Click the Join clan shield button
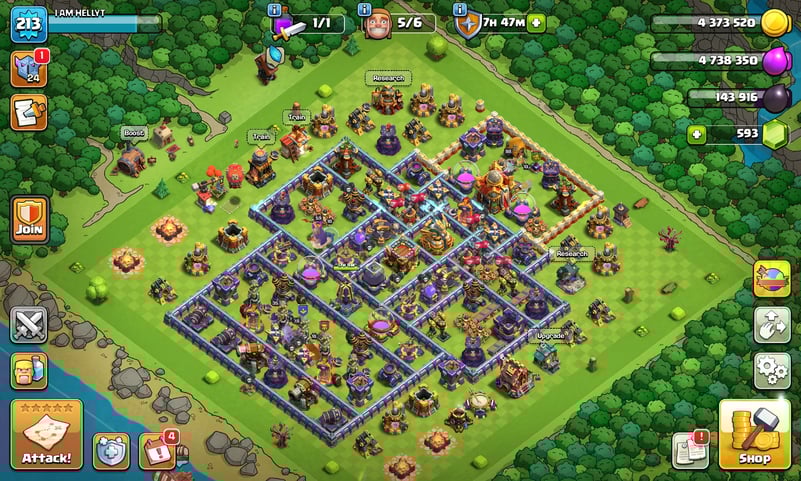801x481 pixels. pyautogui.click(x=28, y=217)
